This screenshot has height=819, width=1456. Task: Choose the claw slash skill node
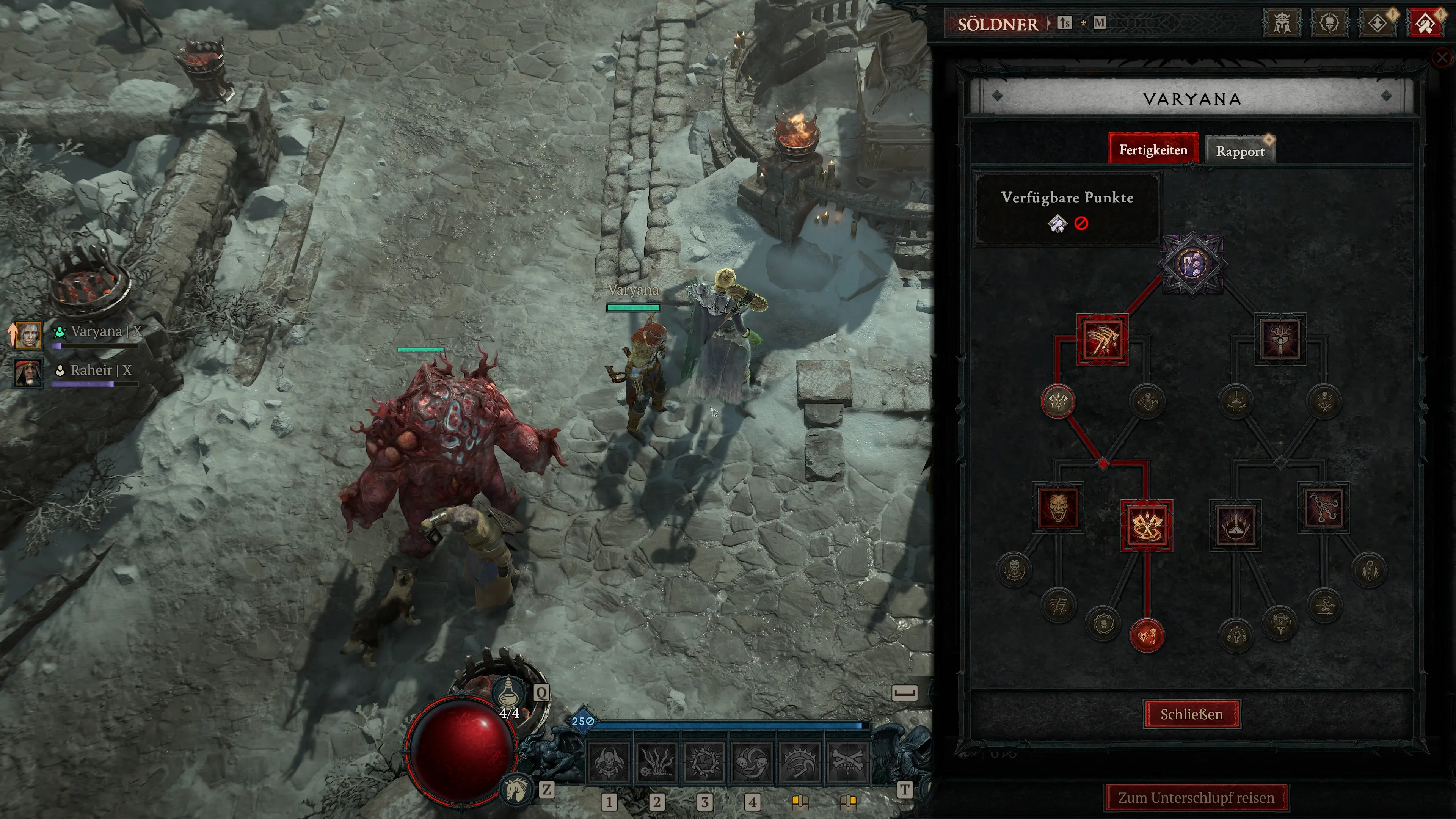1103,340
